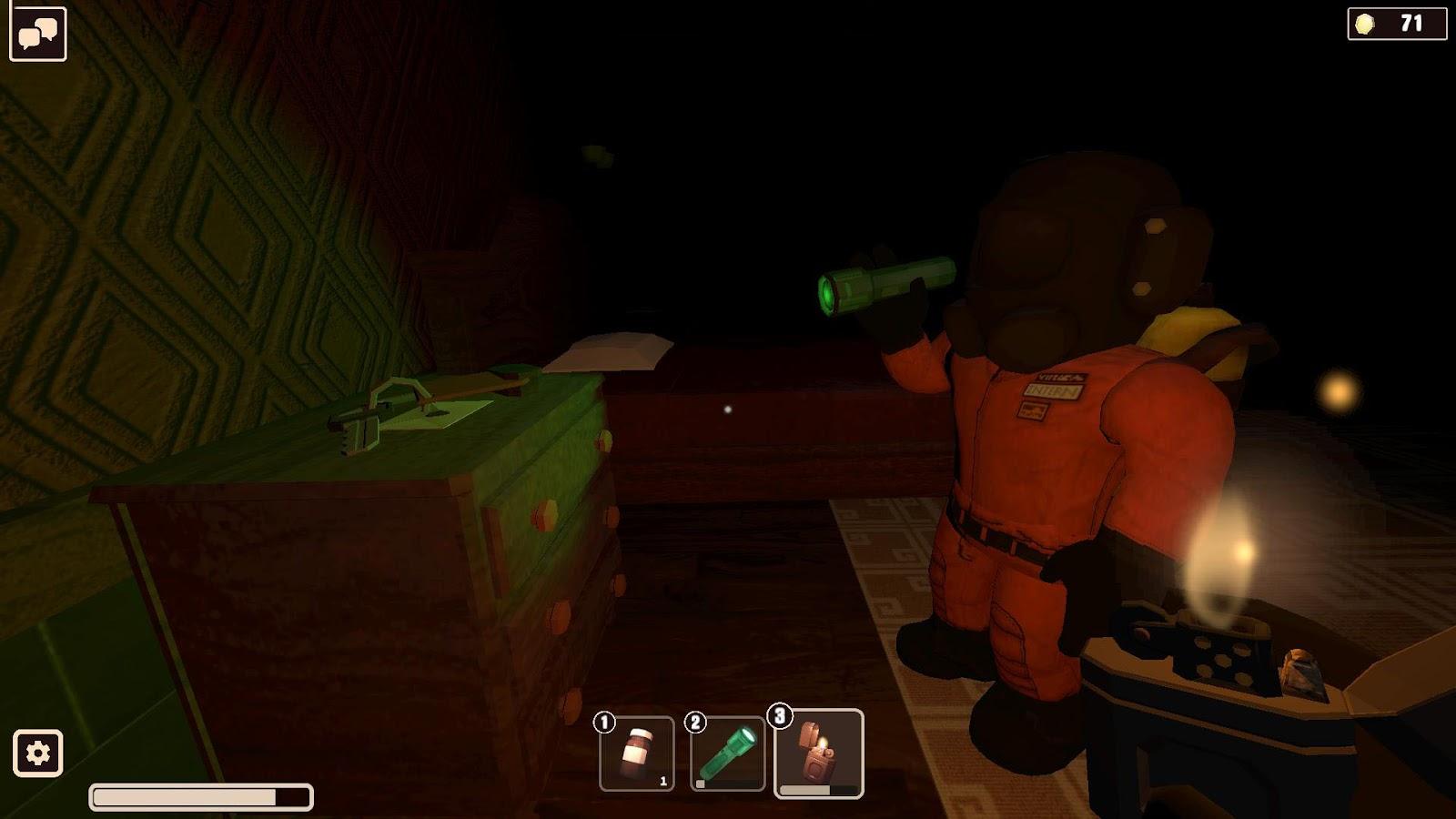Click the number badge on slot 1
Image resolution: width=1456 pixels, height=819 pixels.
click(x=602, y=722)
